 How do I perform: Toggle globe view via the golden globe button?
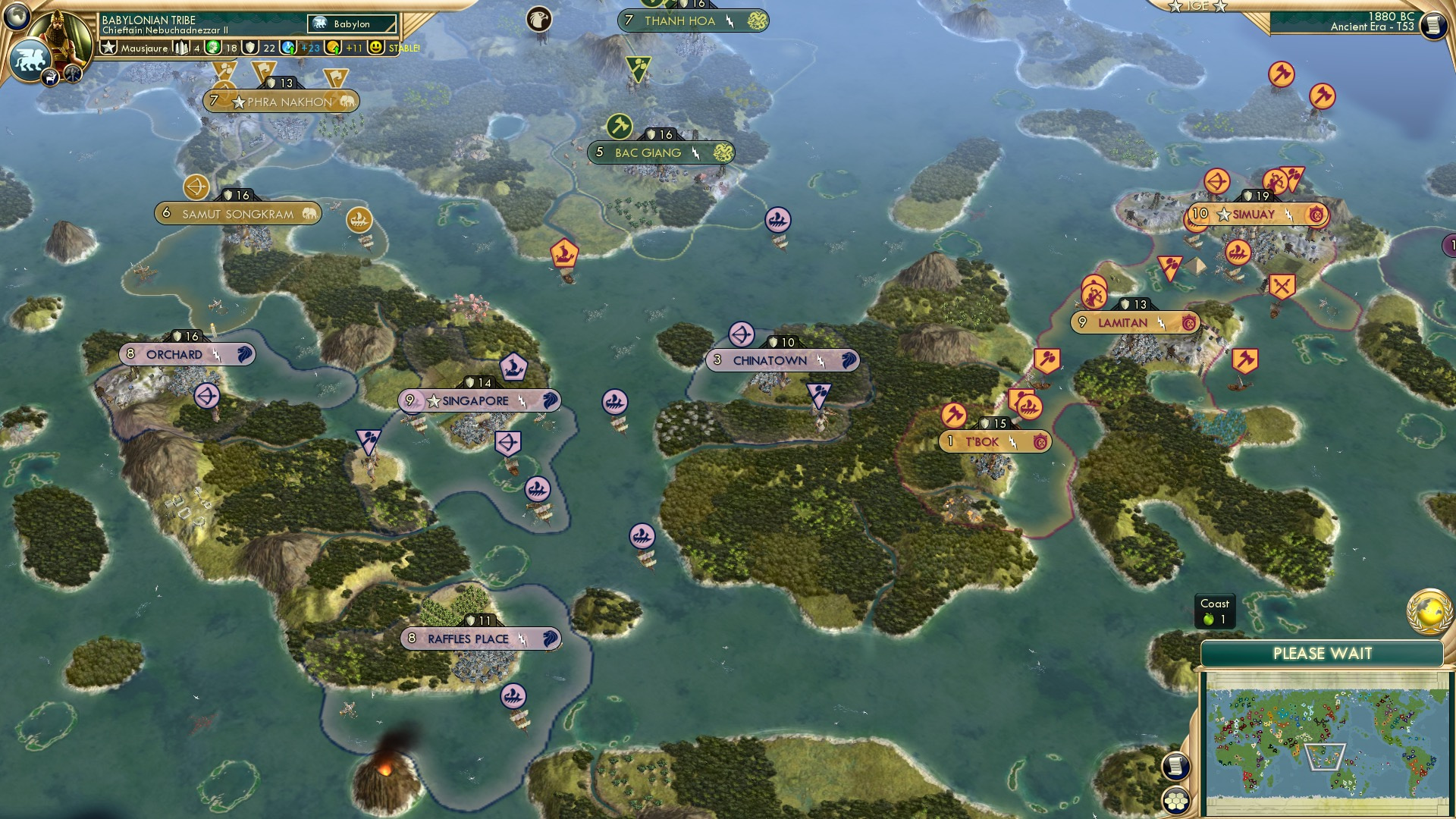(x=1428, y=613)
